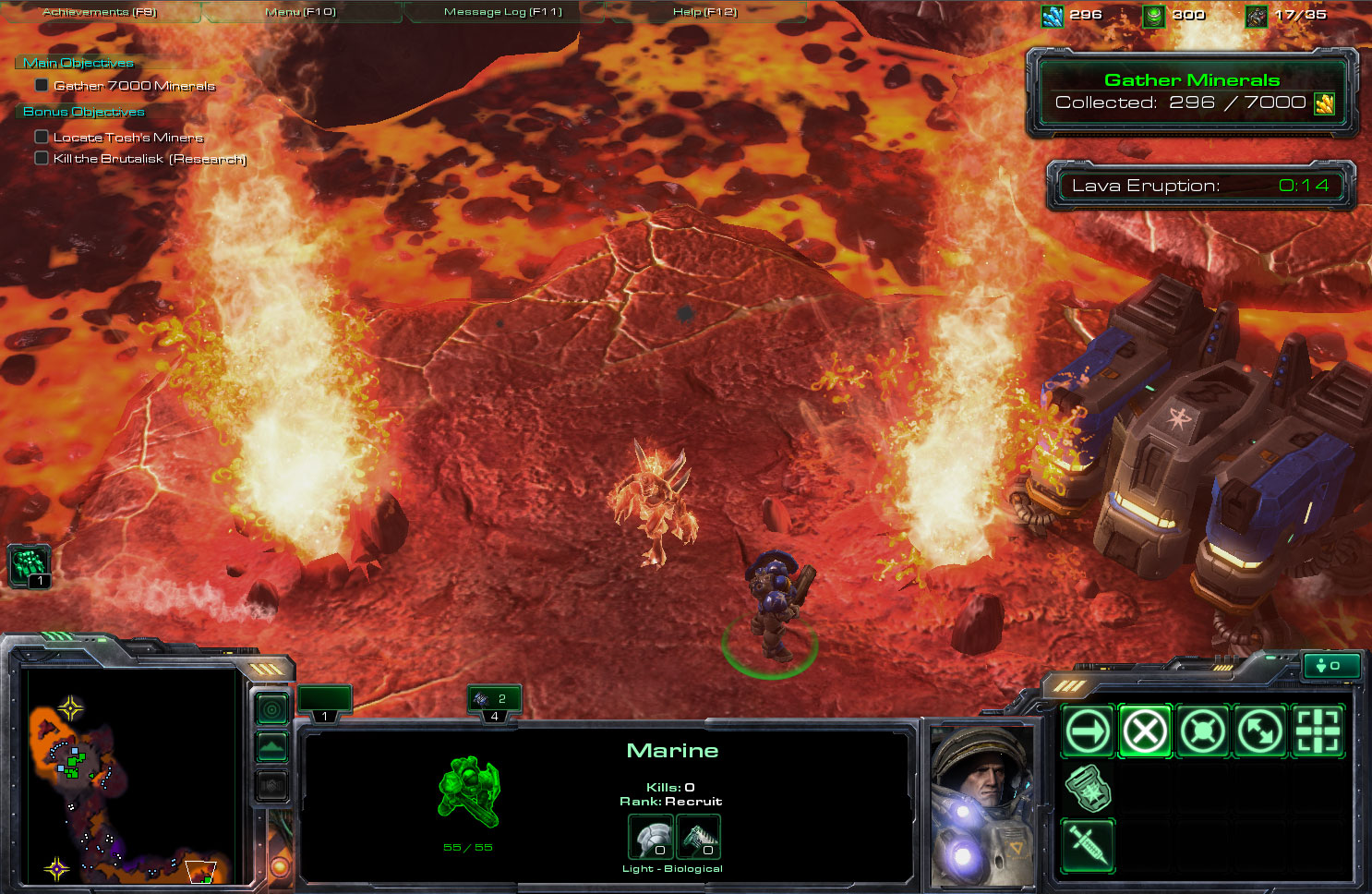The height and width of the screenshot is (894, 1372).
Task: Issue the Move command
Action: tap(1089, 731)
